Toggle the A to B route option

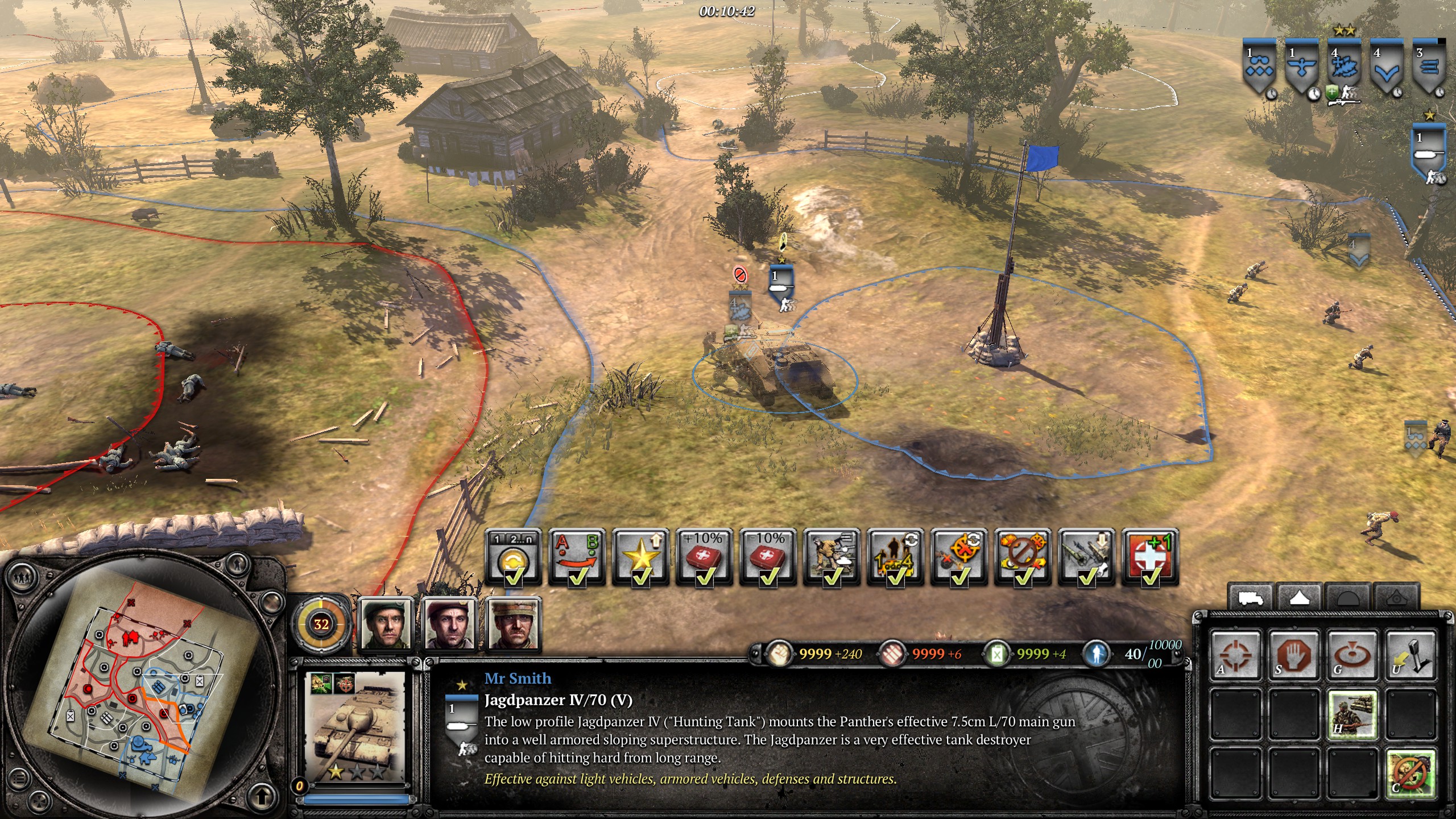(x=577, y=557)
